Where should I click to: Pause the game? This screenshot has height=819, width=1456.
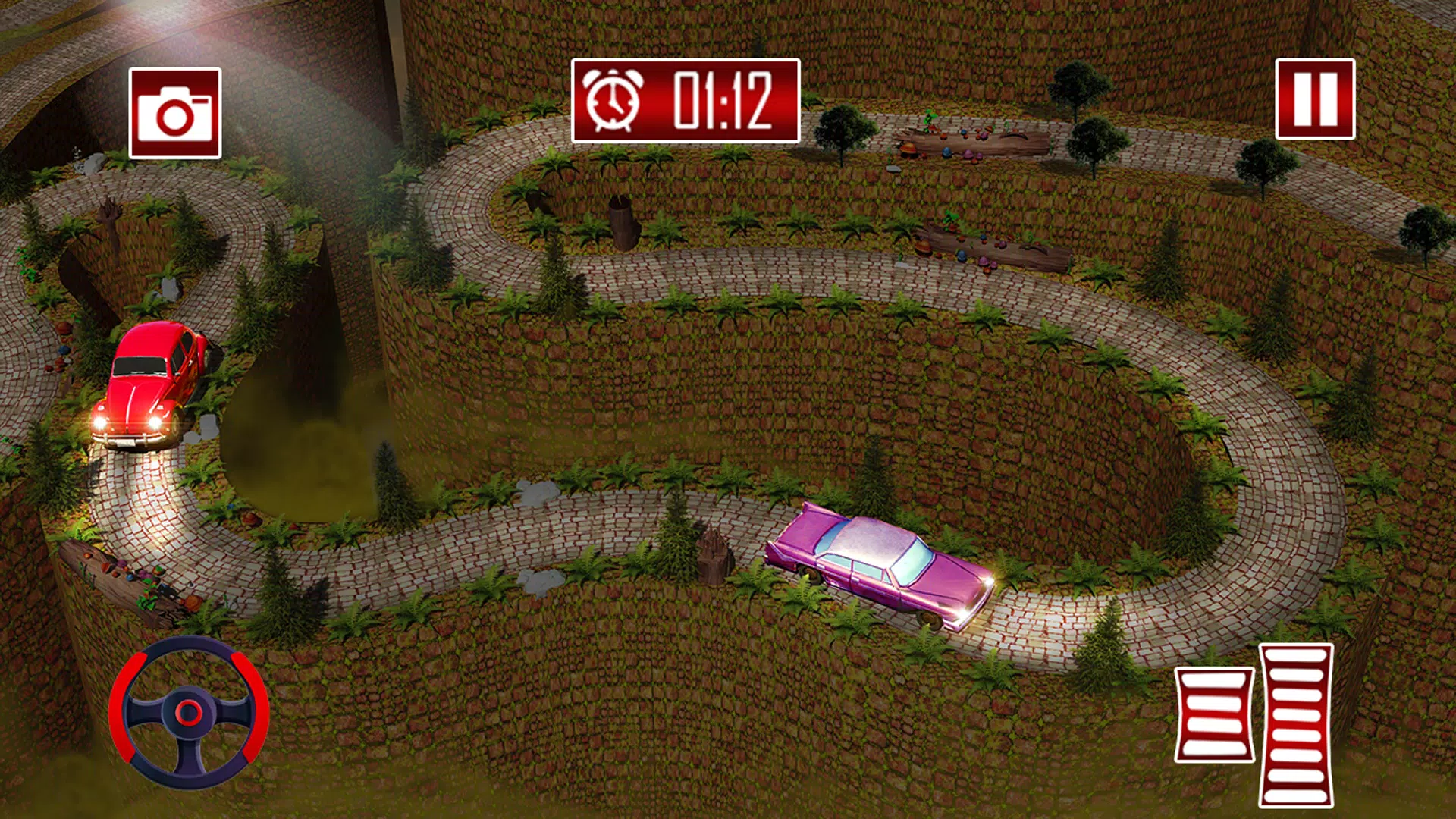click(x=1315, y=99)
